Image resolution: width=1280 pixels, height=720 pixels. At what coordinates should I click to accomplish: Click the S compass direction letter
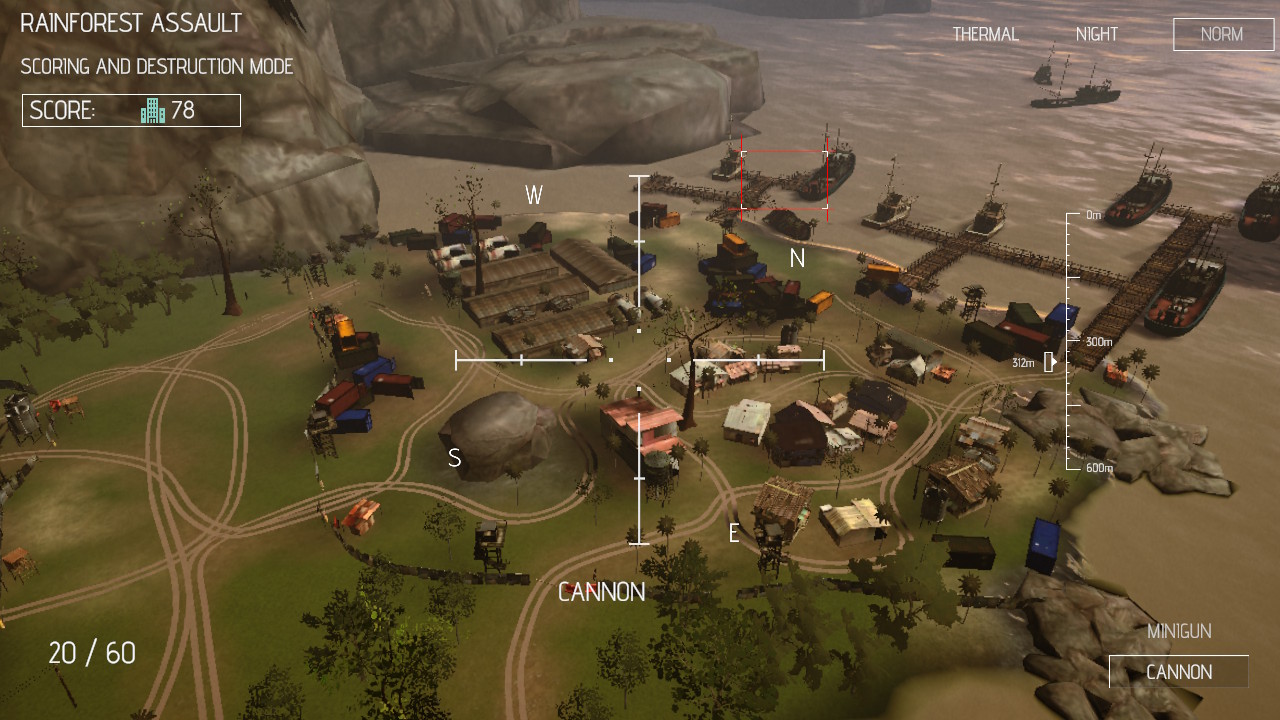[x=454, y=459]
